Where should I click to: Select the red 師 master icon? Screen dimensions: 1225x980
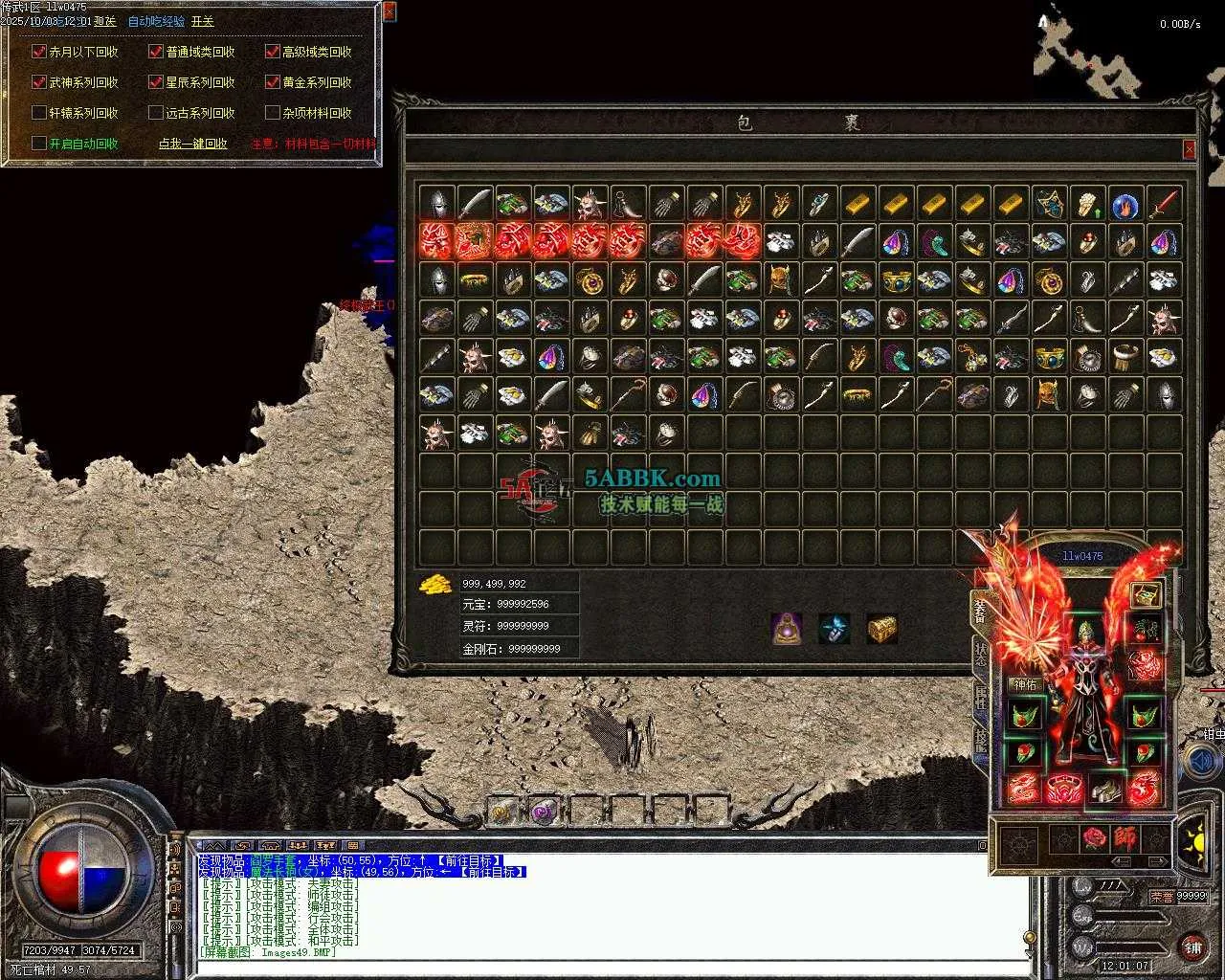coord(1125,839)
